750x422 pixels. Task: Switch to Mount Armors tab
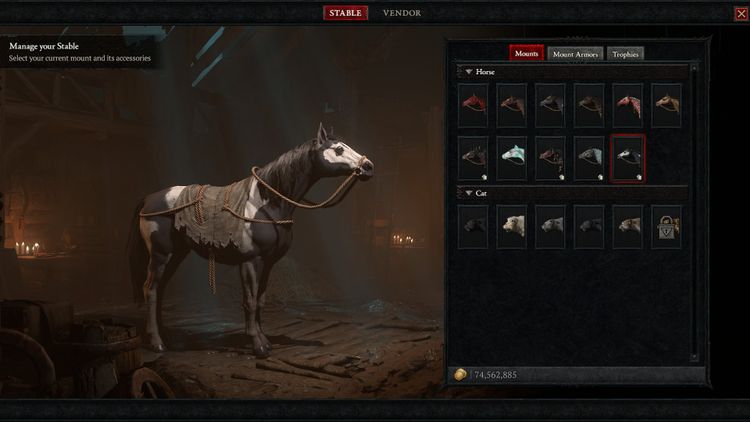click(x=575, y=54)
